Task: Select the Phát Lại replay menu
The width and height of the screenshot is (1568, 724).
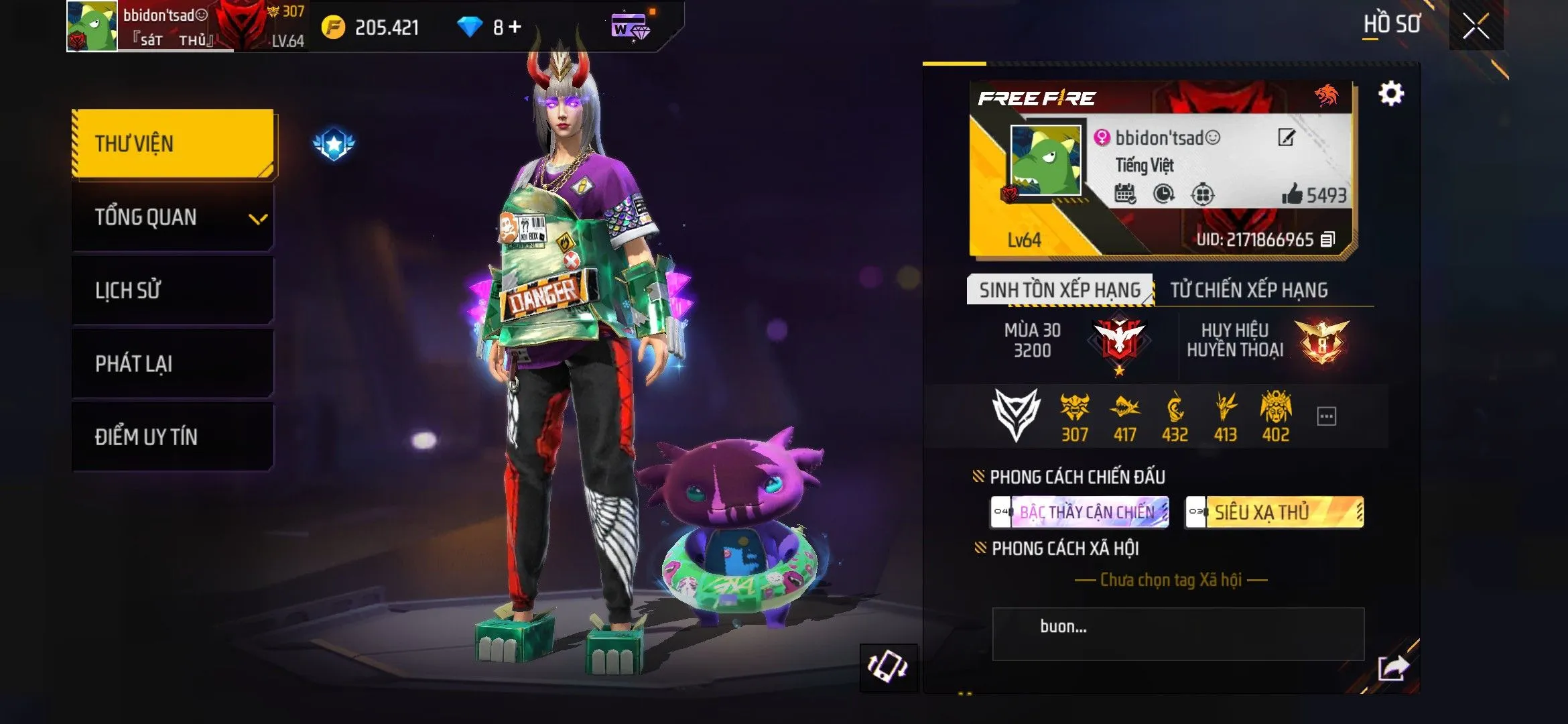Action: click(x=173, y=363)
